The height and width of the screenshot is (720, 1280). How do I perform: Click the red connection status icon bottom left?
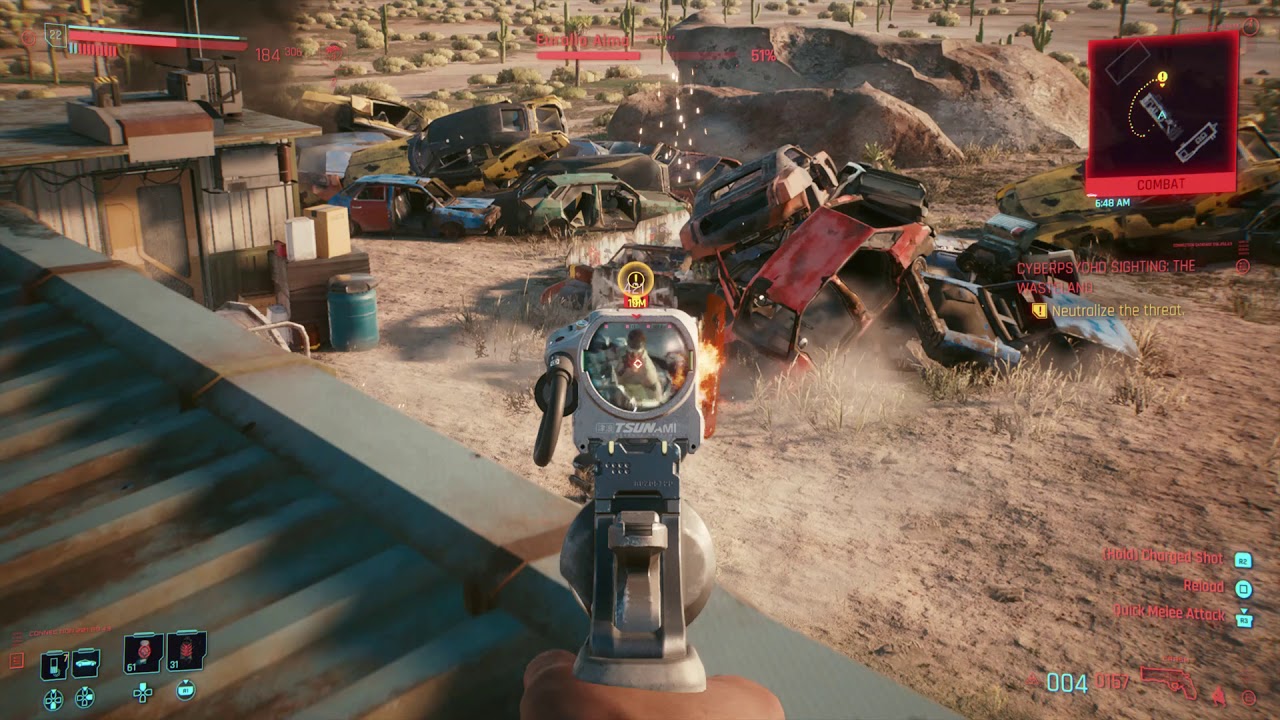click(15, 659)
